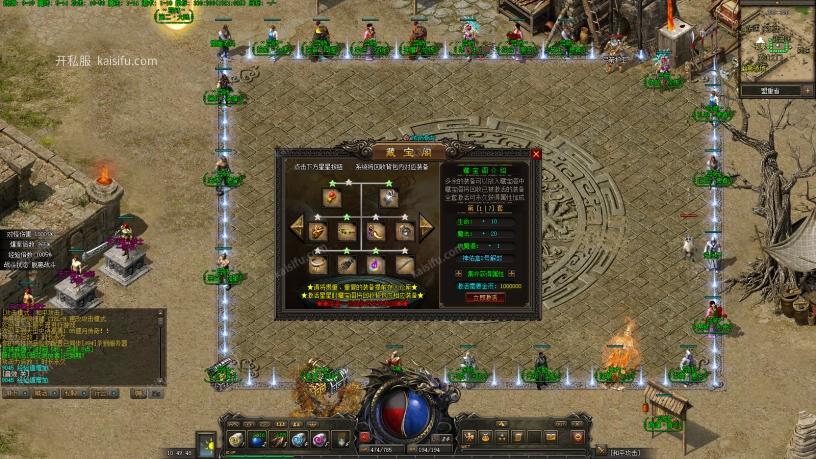Go to the previous equipment set page
Viewport: 816px width, 459px height.
coord(298,228)
